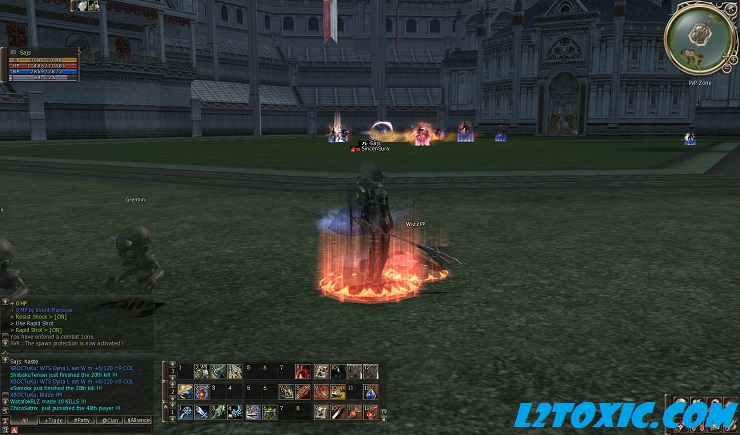Select the Sajs player status panel
The width and height of the screenshot is (740, 435).
coord(40,63)
